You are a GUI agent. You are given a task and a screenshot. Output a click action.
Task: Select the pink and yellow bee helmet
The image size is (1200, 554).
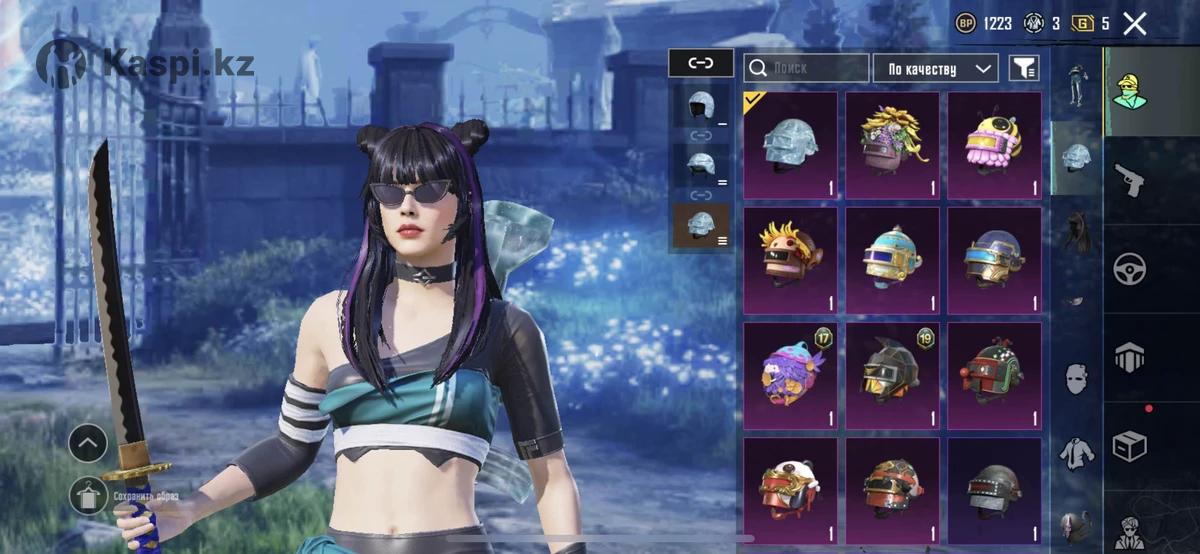994,145
